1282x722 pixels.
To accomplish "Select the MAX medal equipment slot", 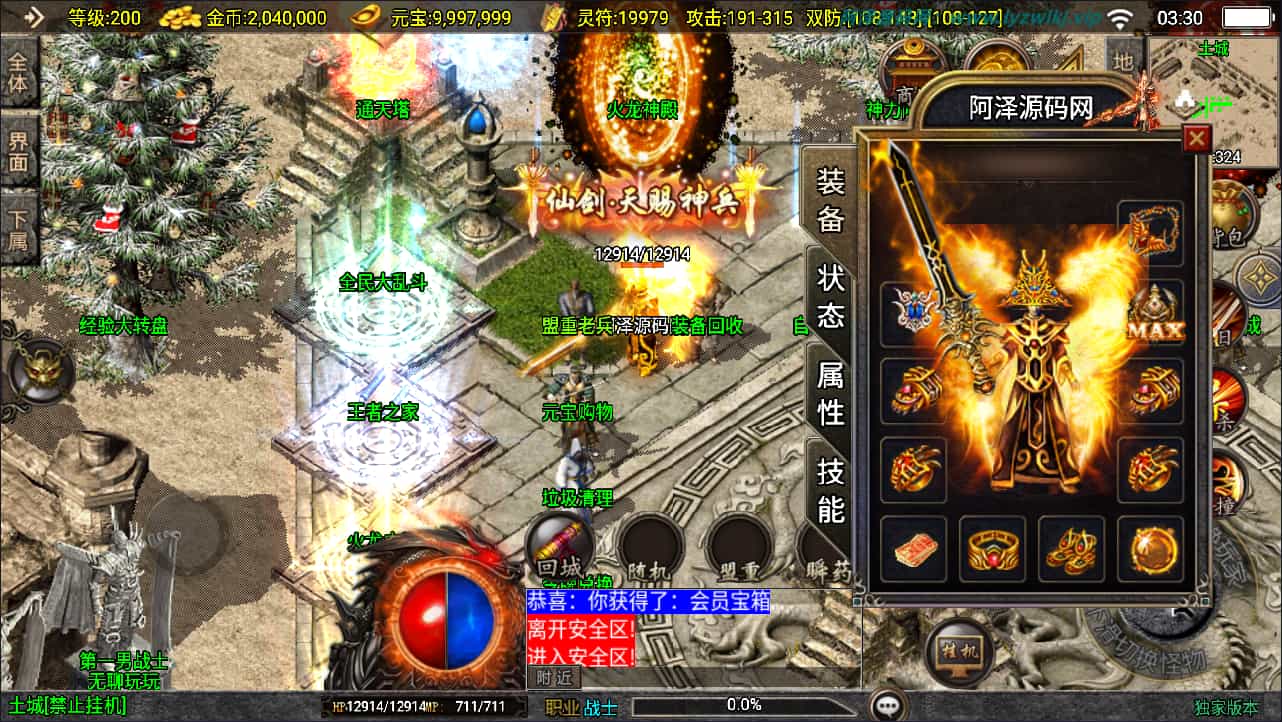I will click(x=1152, y=313).
